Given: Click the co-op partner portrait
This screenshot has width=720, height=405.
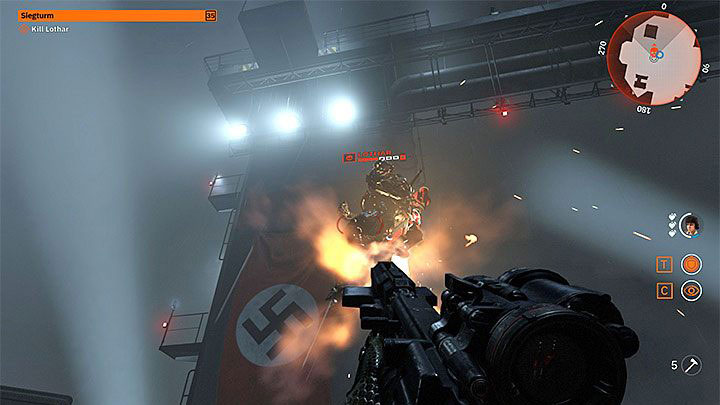Looking at the screenshot, I should (x=690, y=226).
